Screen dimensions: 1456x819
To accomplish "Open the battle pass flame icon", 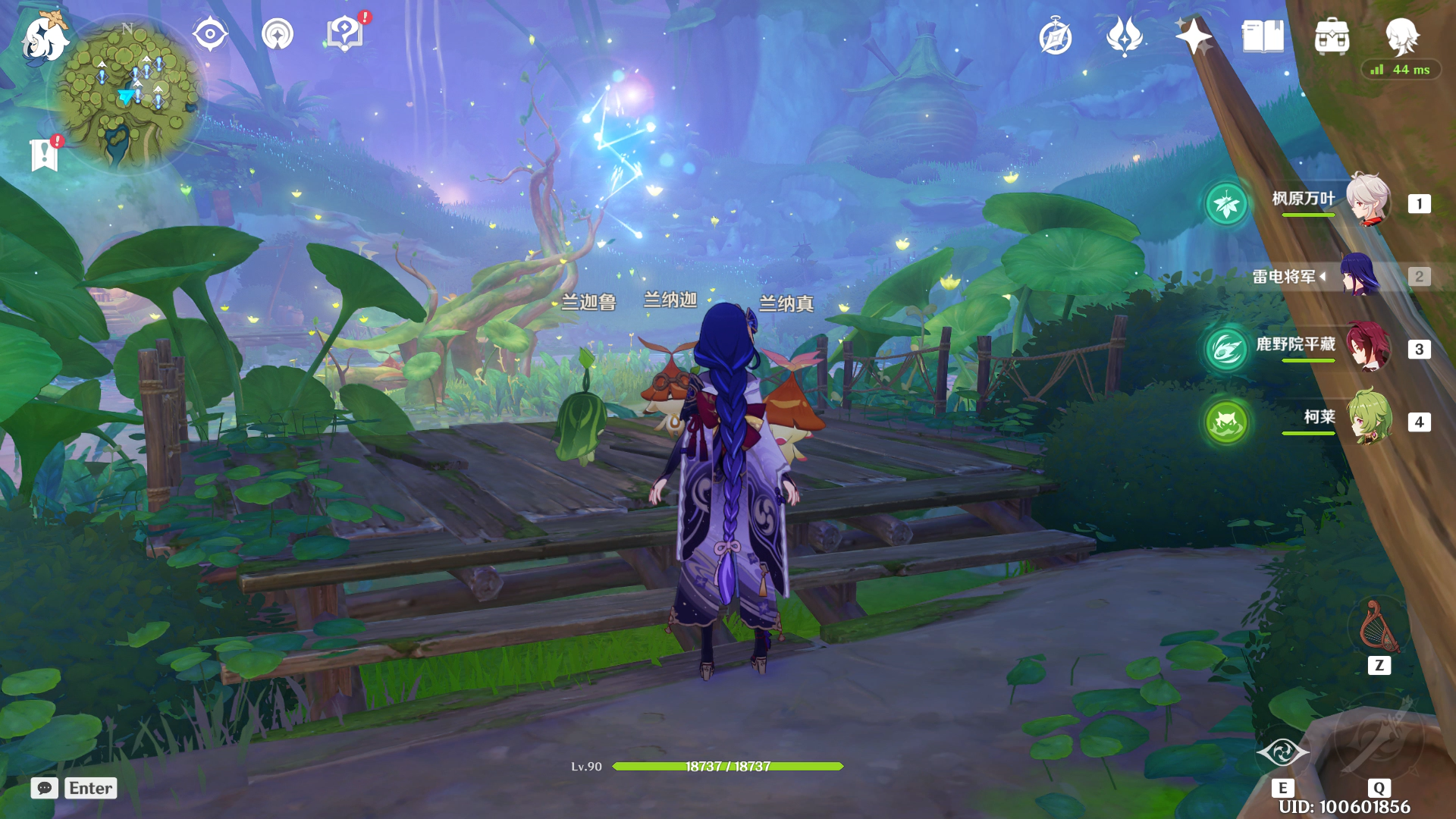I will point(1124,36).
